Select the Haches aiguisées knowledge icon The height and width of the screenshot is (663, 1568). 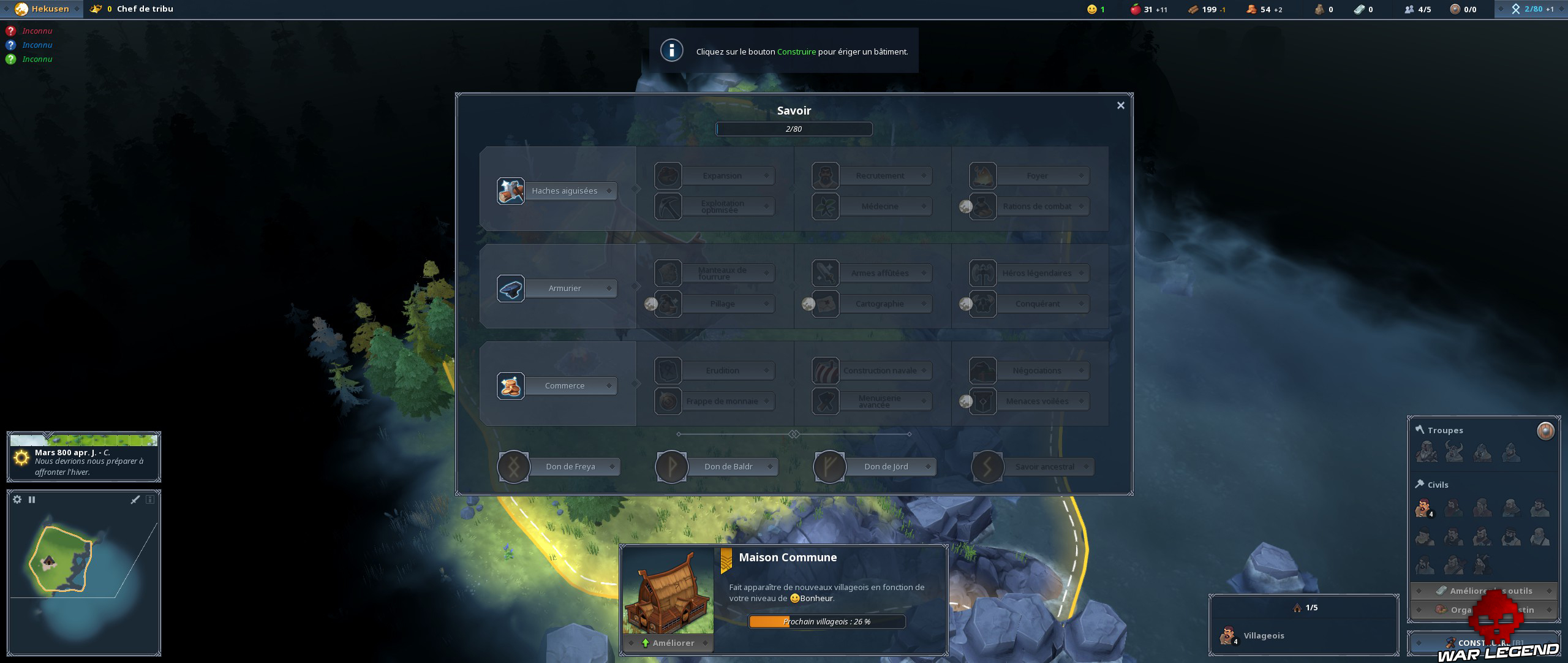pos(511,191)
